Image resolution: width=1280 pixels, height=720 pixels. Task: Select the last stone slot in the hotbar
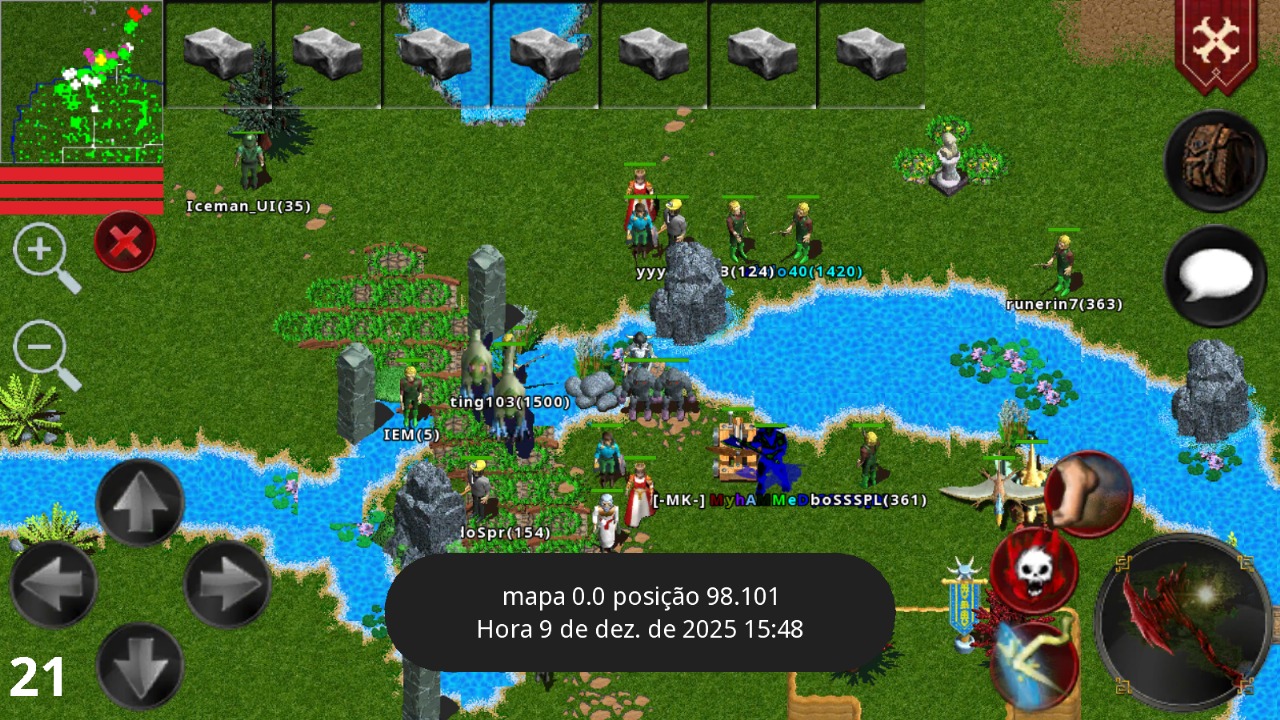[868, 50]
